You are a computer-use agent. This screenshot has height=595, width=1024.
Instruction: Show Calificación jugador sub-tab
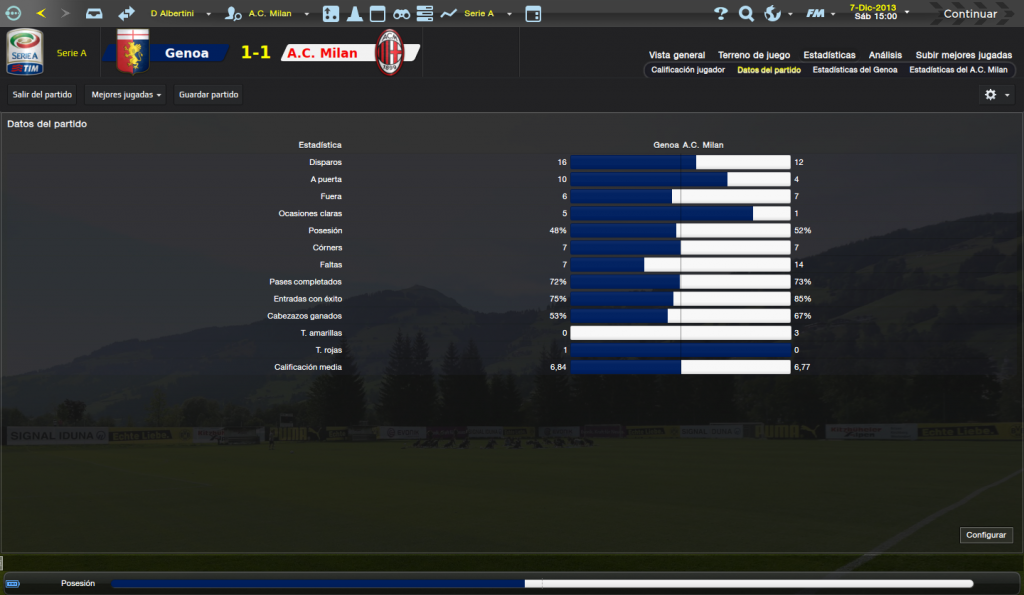point(688,71)
